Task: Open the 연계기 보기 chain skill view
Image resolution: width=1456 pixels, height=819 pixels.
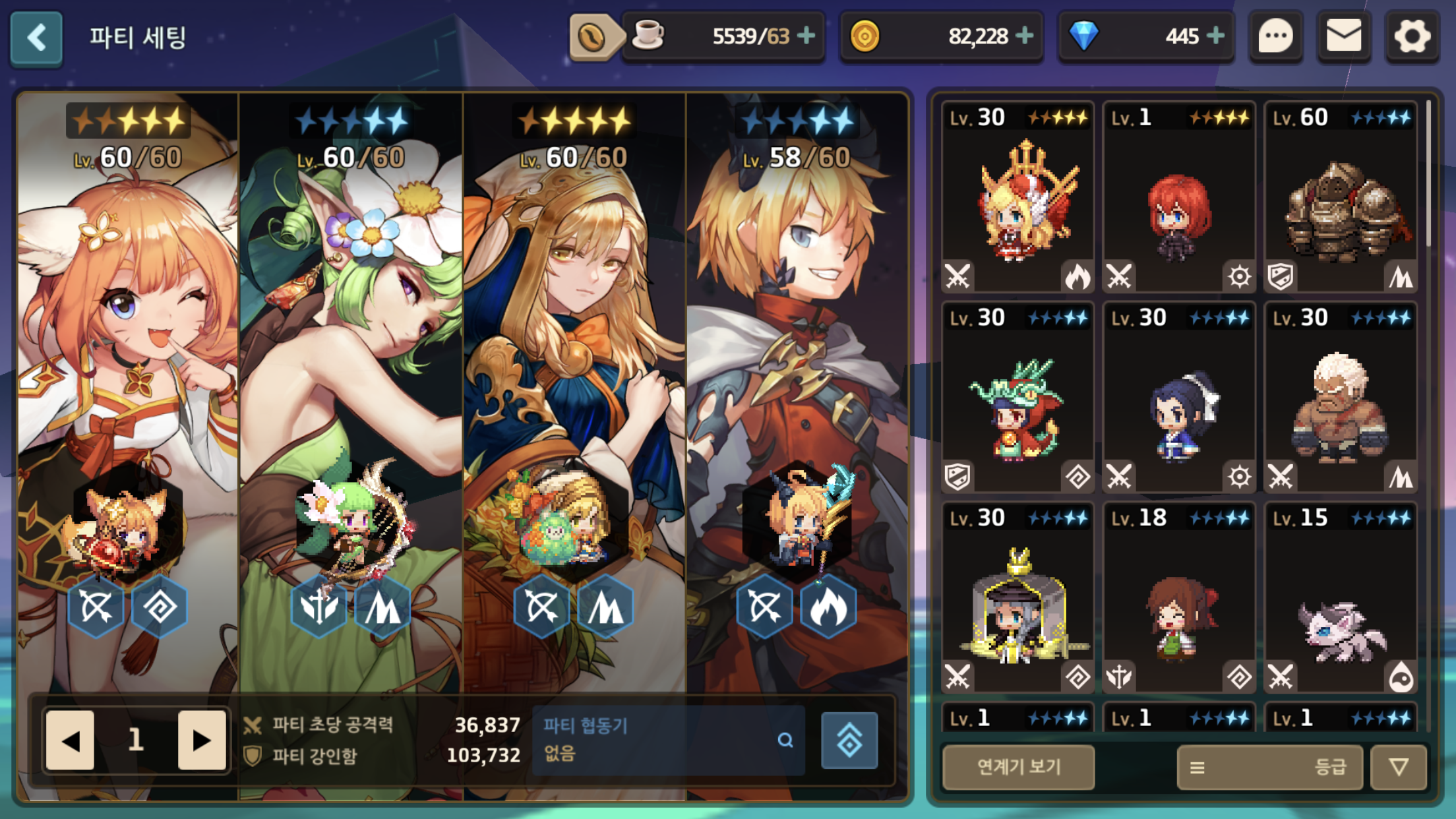Action: click(1018, 767)
